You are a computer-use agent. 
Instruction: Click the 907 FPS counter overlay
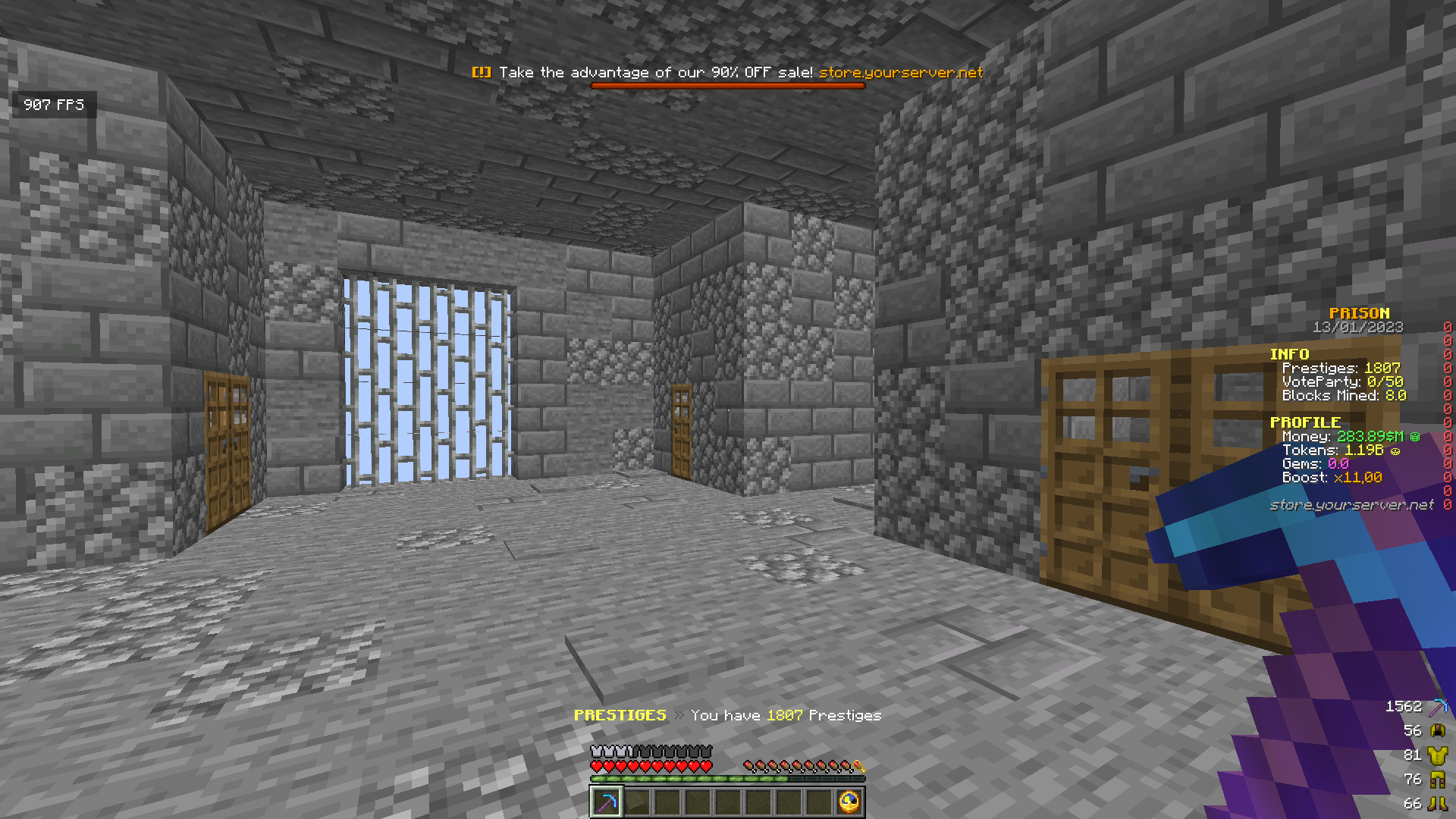[x=53, y=105]
